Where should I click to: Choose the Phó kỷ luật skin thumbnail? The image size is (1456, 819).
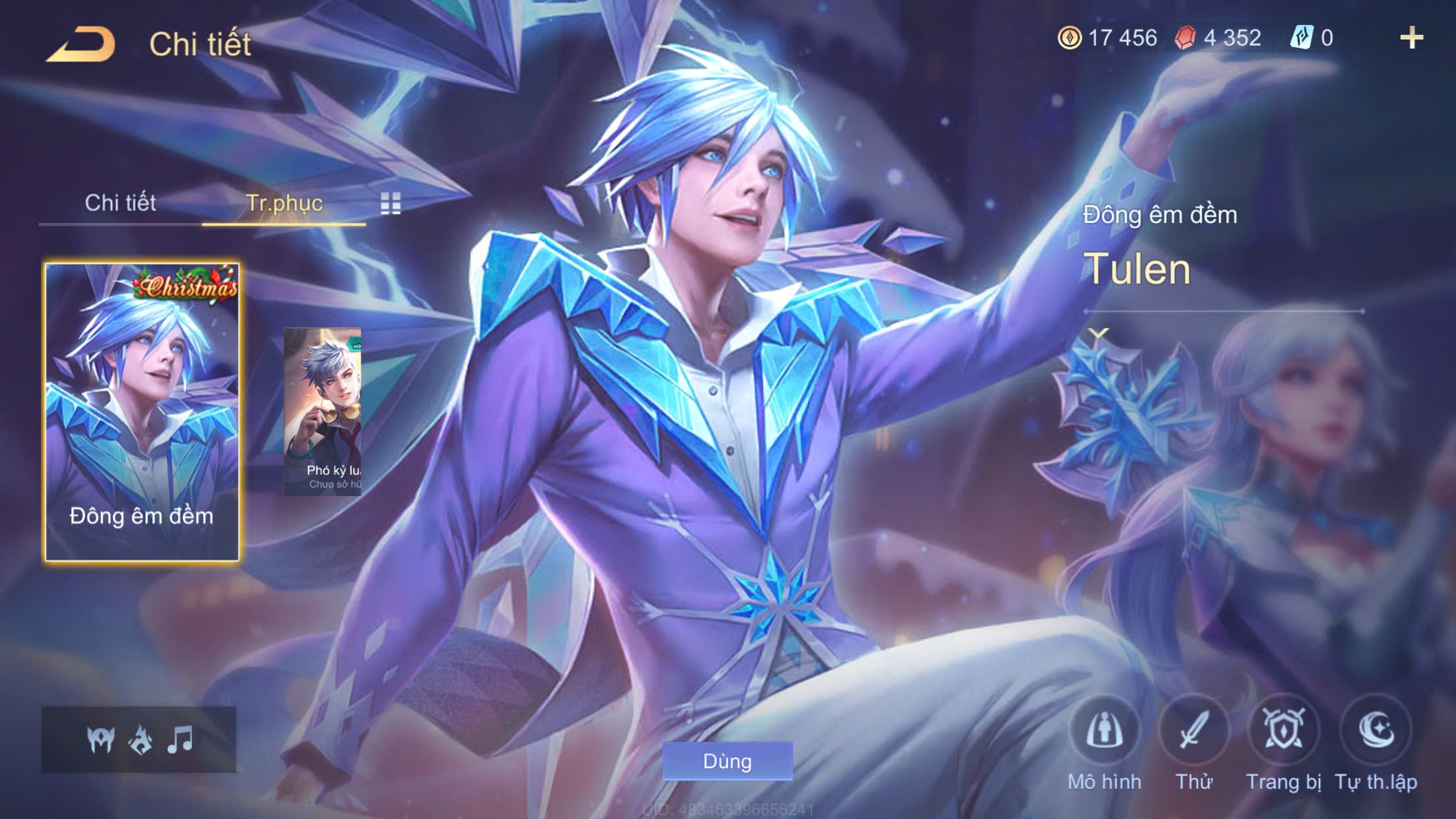(322, 411)
